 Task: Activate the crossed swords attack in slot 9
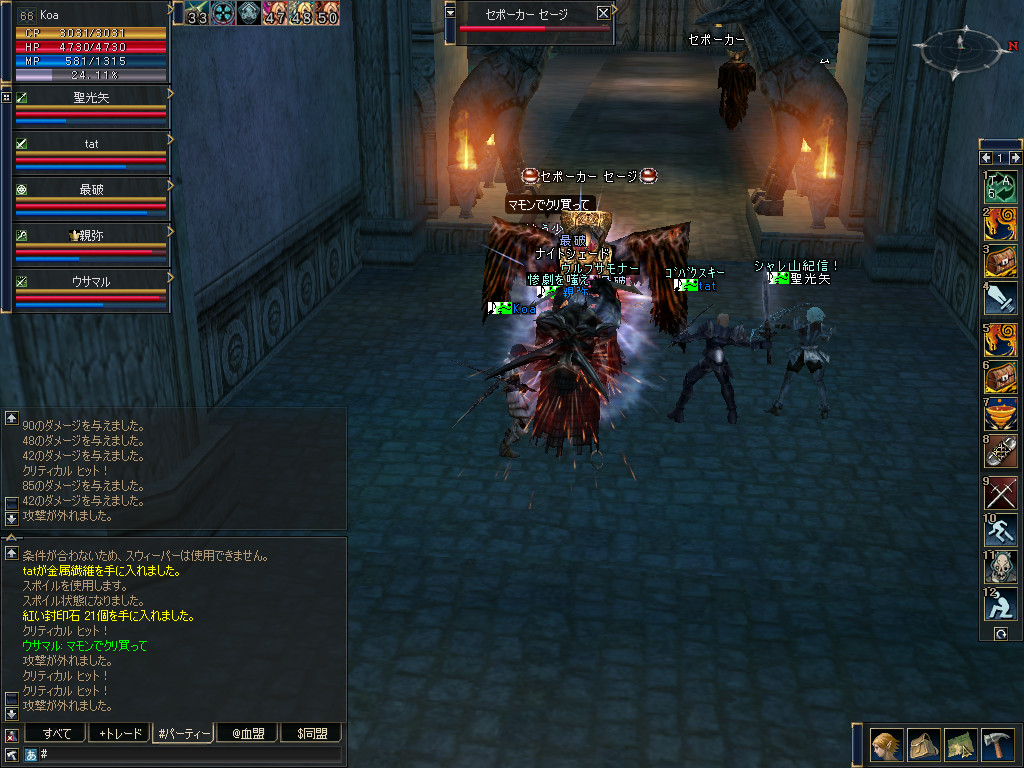coord(1001,493)
